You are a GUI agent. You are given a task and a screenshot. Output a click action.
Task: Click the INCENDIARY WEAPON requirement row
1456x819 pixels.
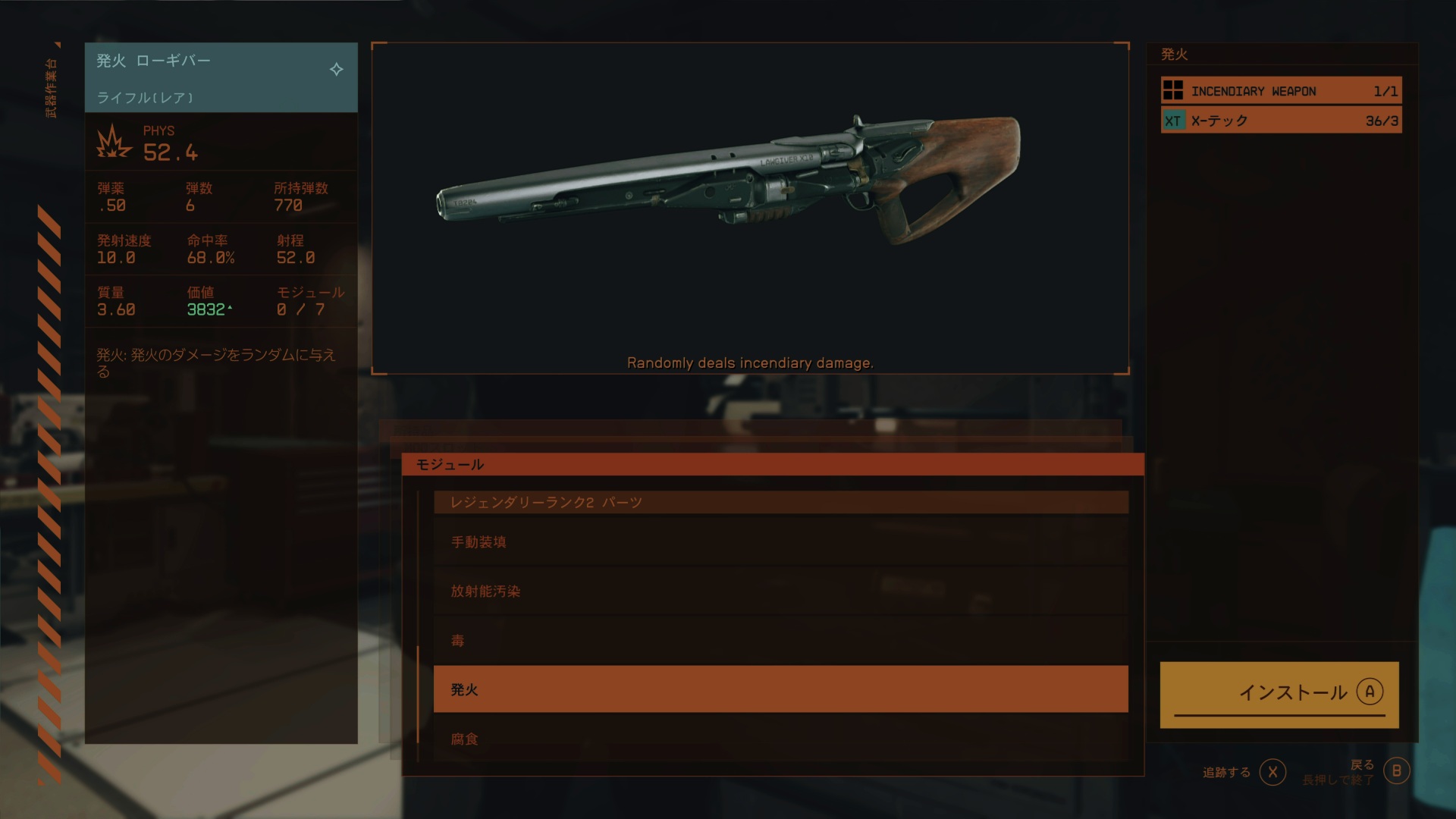click(1281, 91)
